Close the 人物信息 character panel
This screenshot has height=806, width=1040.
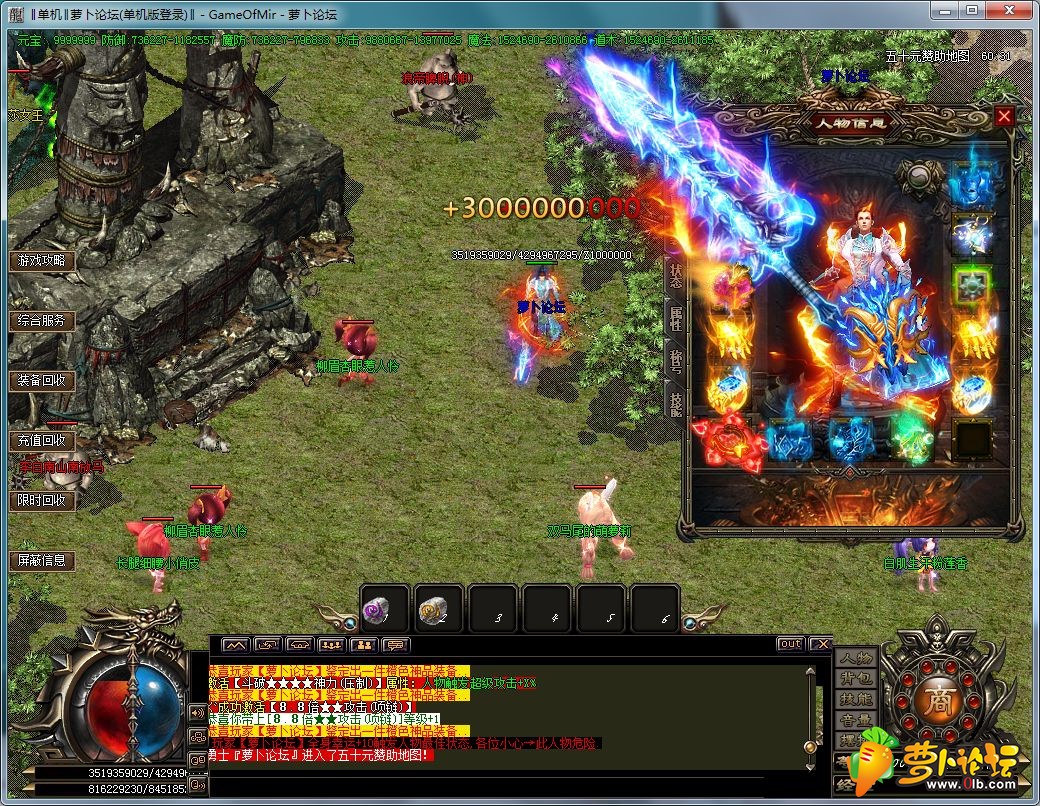click(x=1004, y=117)
